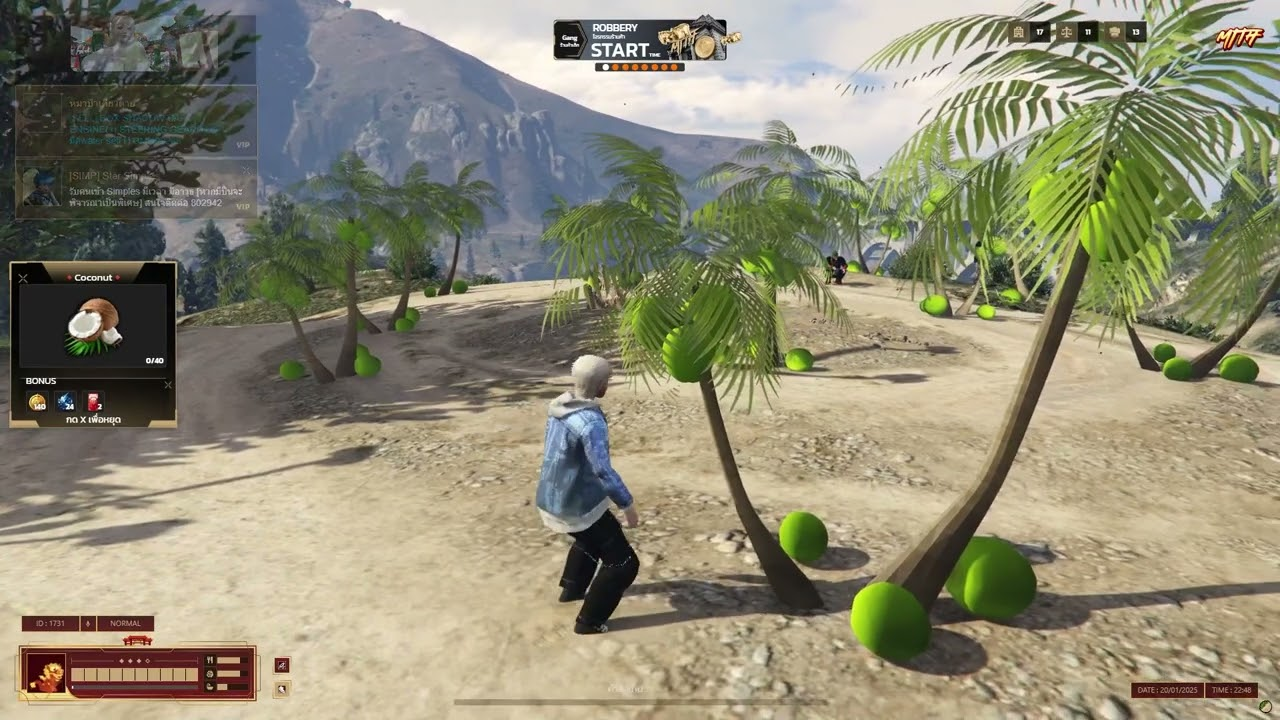Click the blue crystal bonus icon
The width and height of the screenshot is (1280, 720).
coord(65,402)
